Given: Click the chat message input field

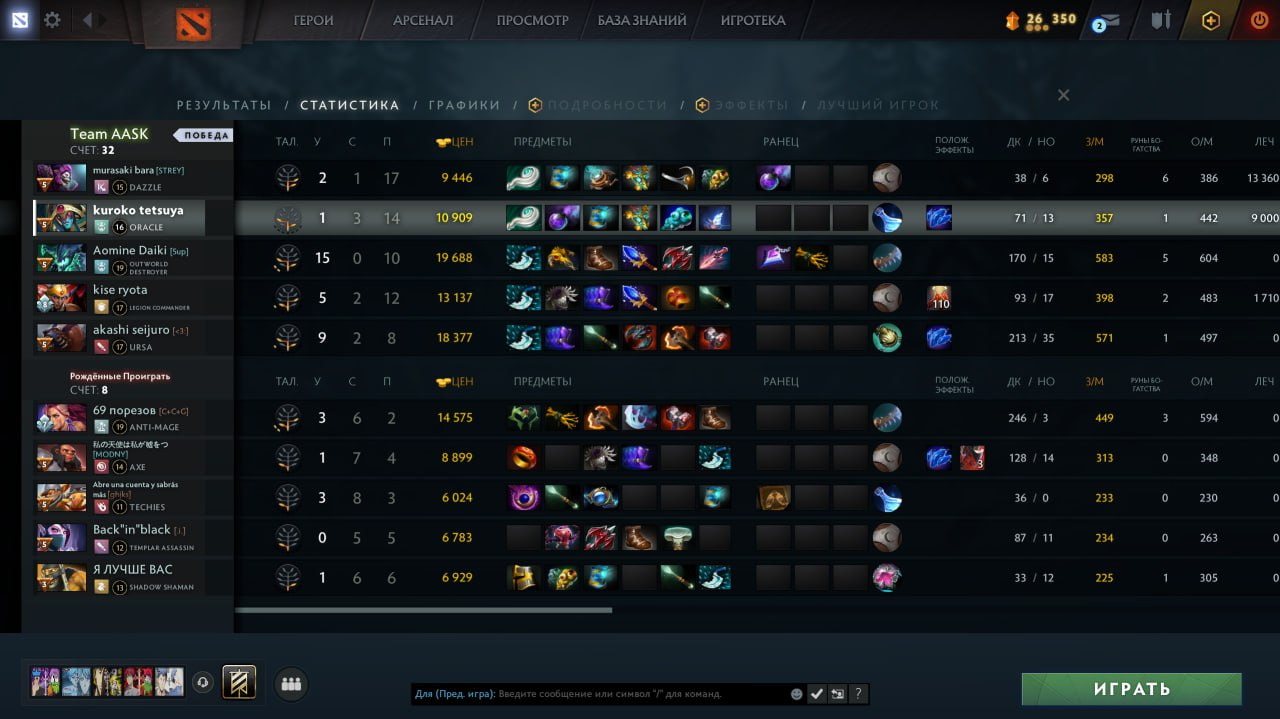Looking at the screenshot, I should (640, 694).
